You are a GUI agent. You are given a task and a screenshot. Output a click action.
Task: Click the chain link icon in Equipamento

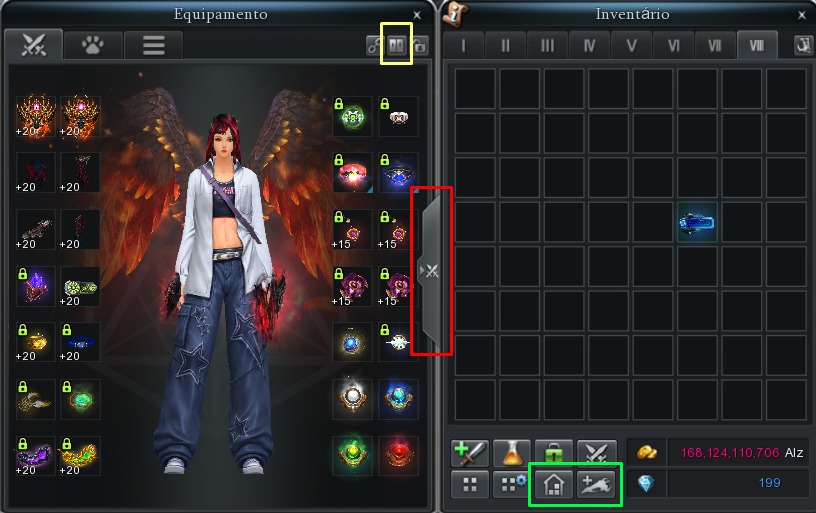pyautogui.click(x=374, y=46)
